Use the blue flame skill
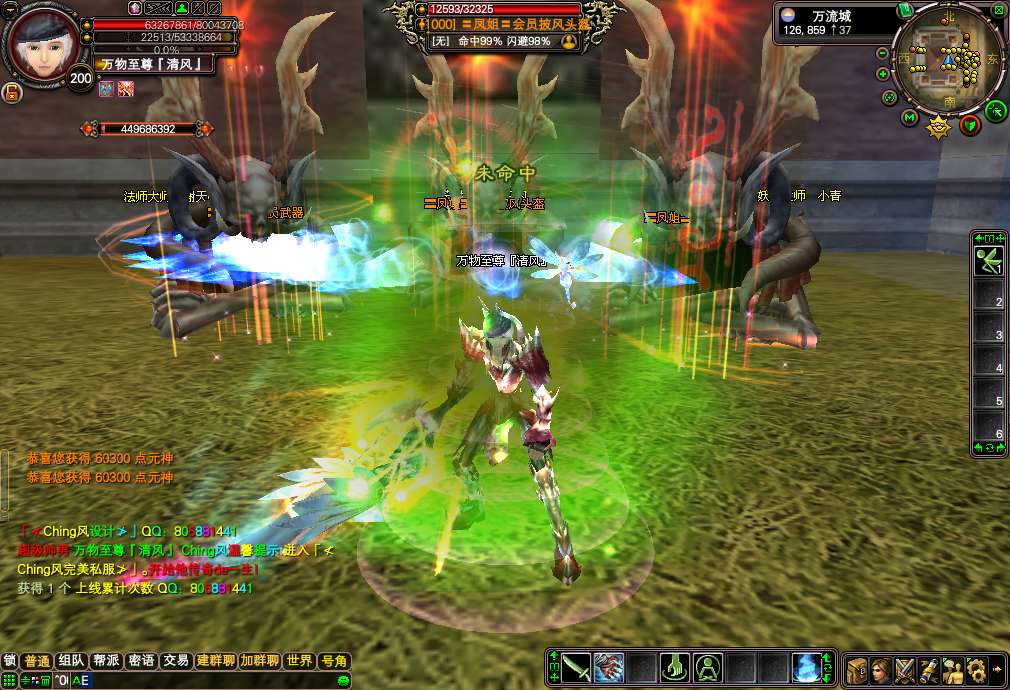 click(806, 667)
